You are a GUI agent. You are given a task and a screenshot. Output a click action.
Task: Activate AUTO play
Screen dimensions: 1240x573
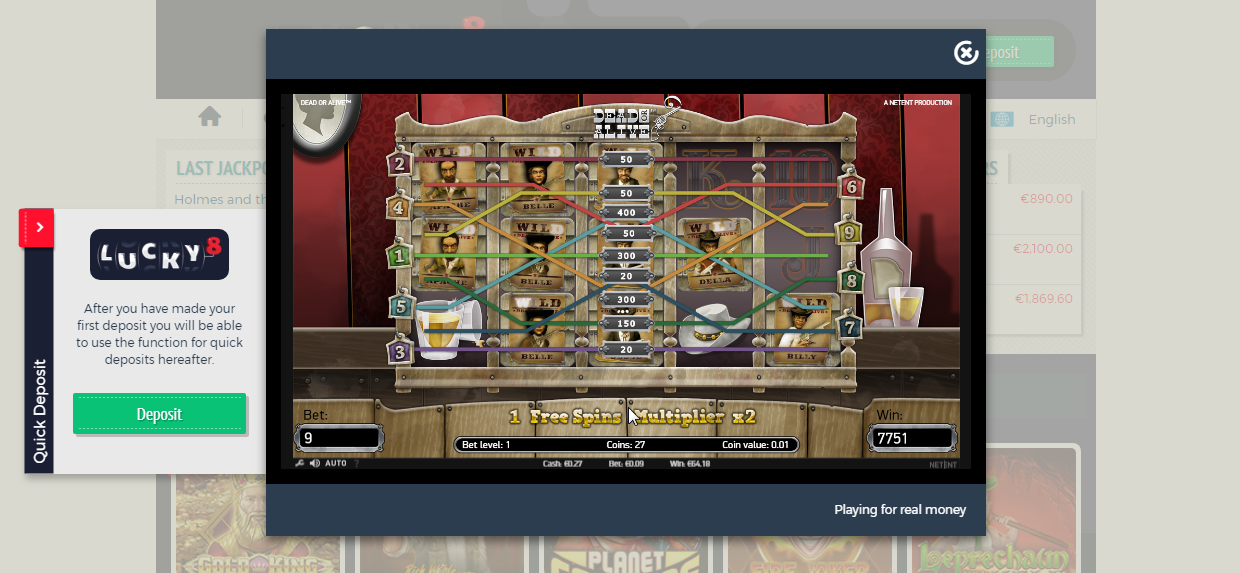click(x=336, y=463)
